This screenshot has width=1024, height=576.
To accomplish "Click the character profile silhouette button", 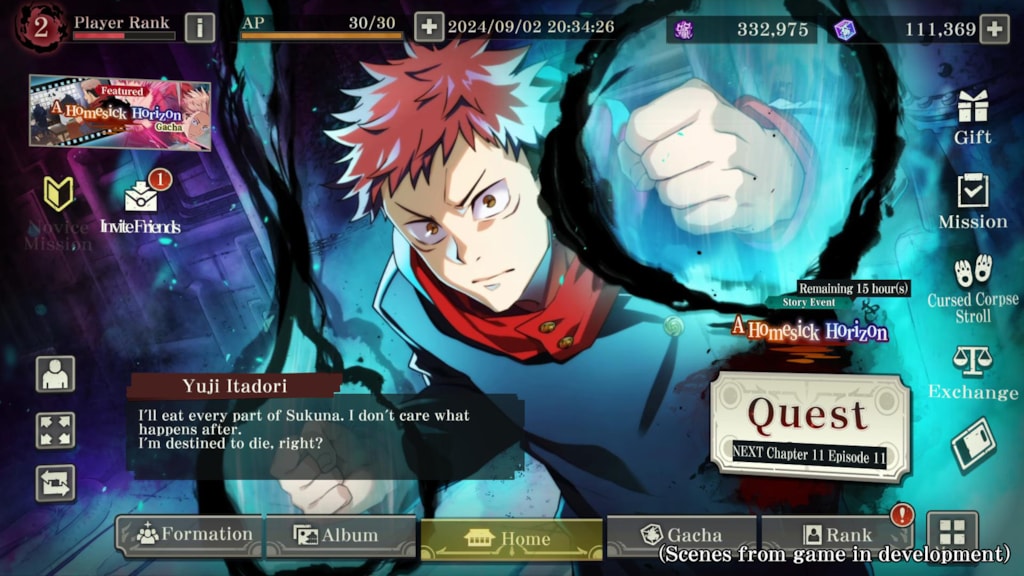I will click(x=56, y=374).
